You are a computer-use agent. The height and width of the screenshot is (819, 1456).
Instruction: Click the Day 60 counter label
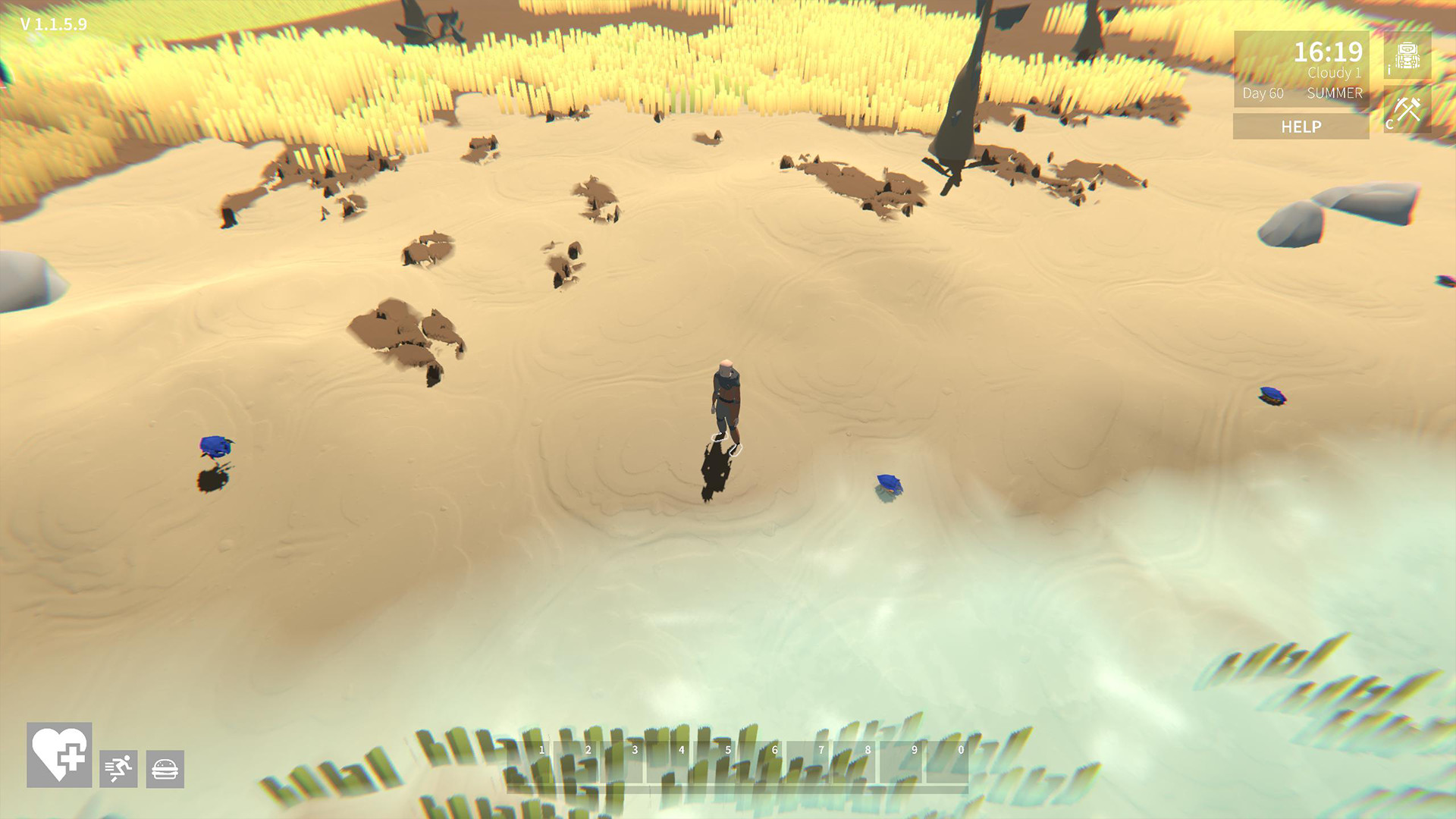(1261, 94)
